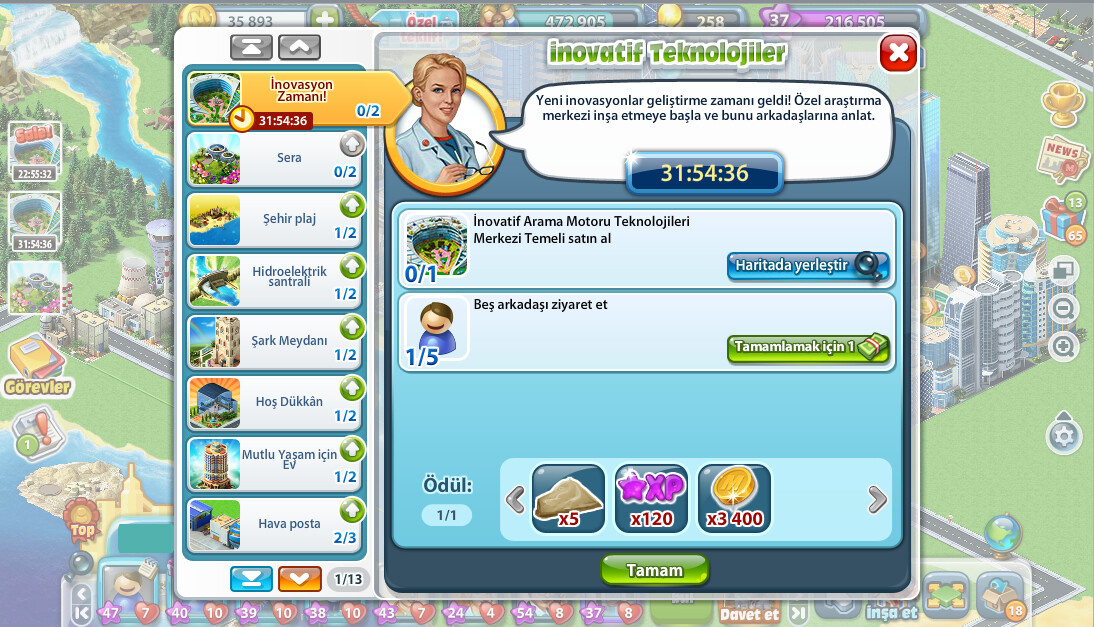Confirm with the green Tamam button

[654, 570]
